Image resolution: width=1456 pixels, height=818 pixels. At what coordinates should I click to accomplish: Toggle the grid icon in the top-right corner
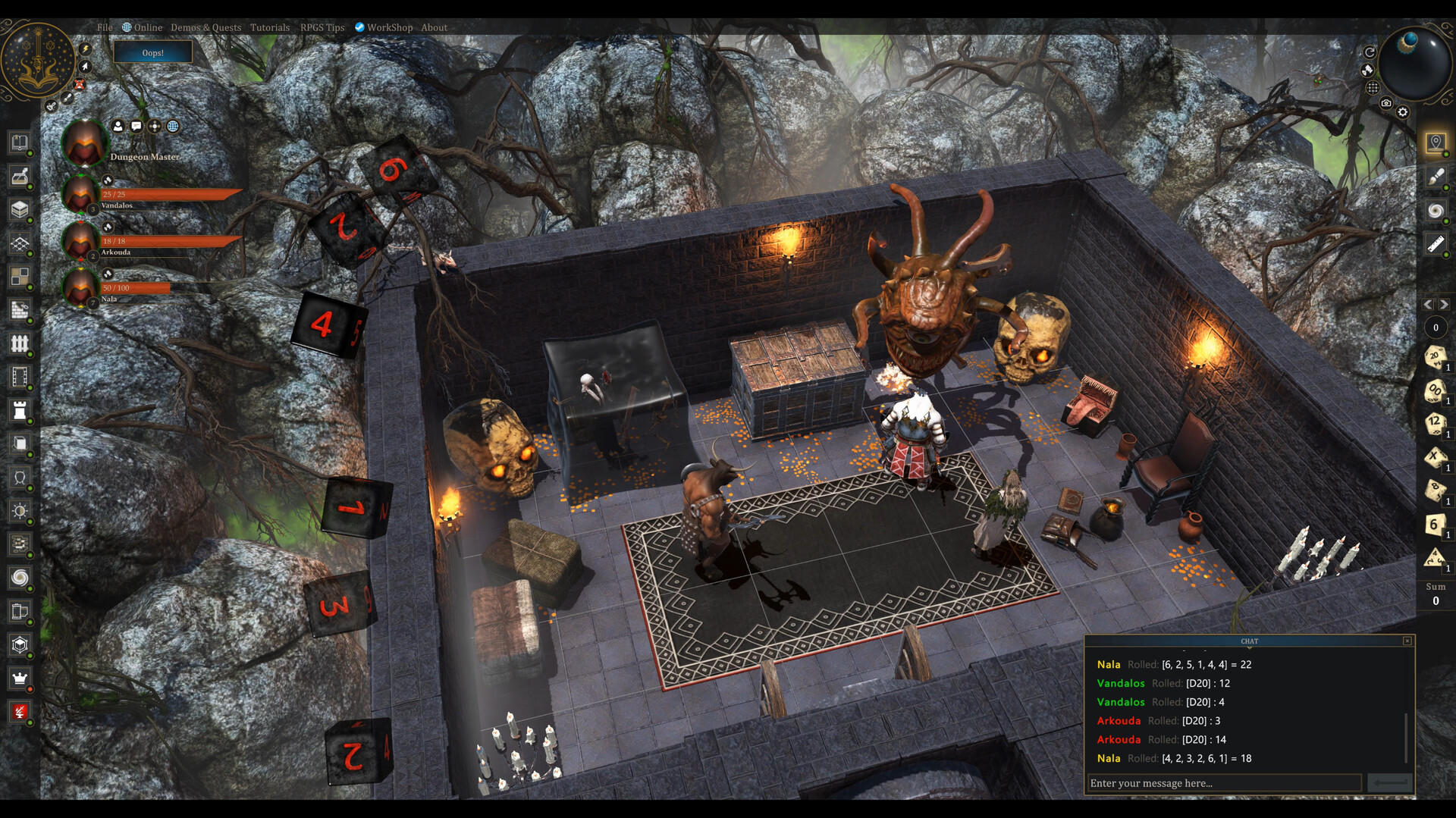click(x=1373, y=87)
